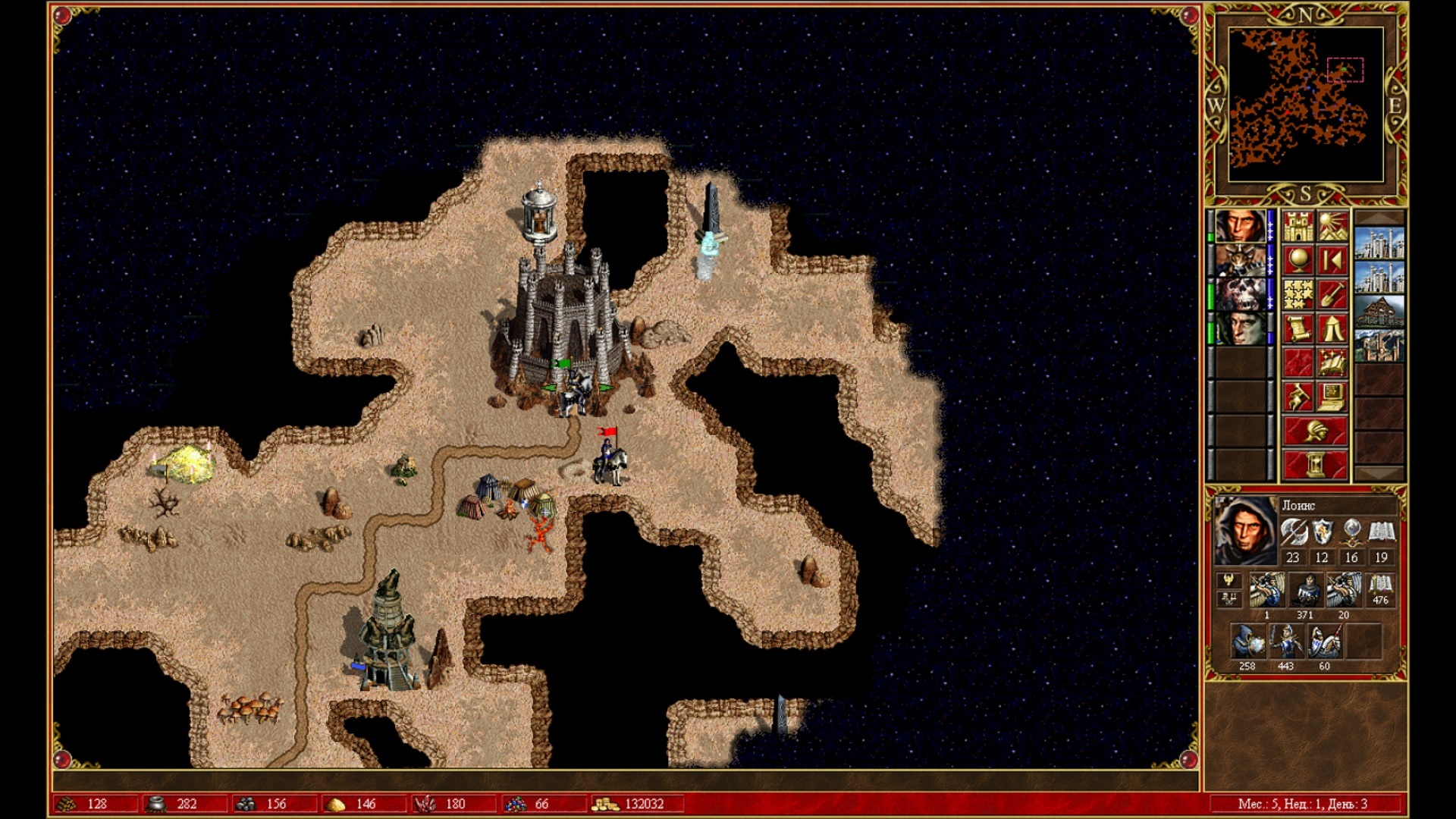End the turn with hourglass button
The image size is (1456, 819).
(1315, 463)
